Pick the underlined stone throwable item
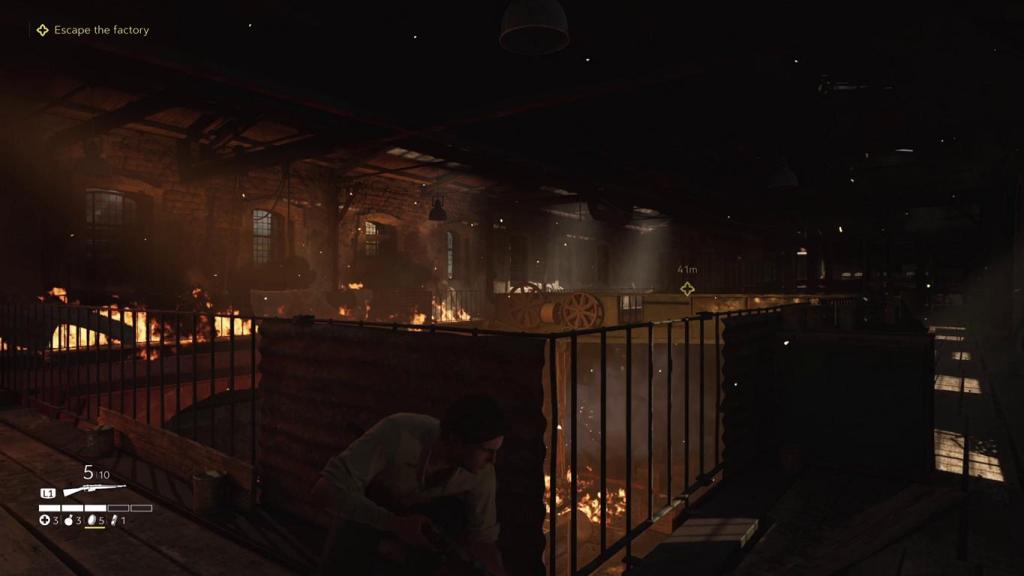The image size is (1024, 576). [x=93, y=520]
